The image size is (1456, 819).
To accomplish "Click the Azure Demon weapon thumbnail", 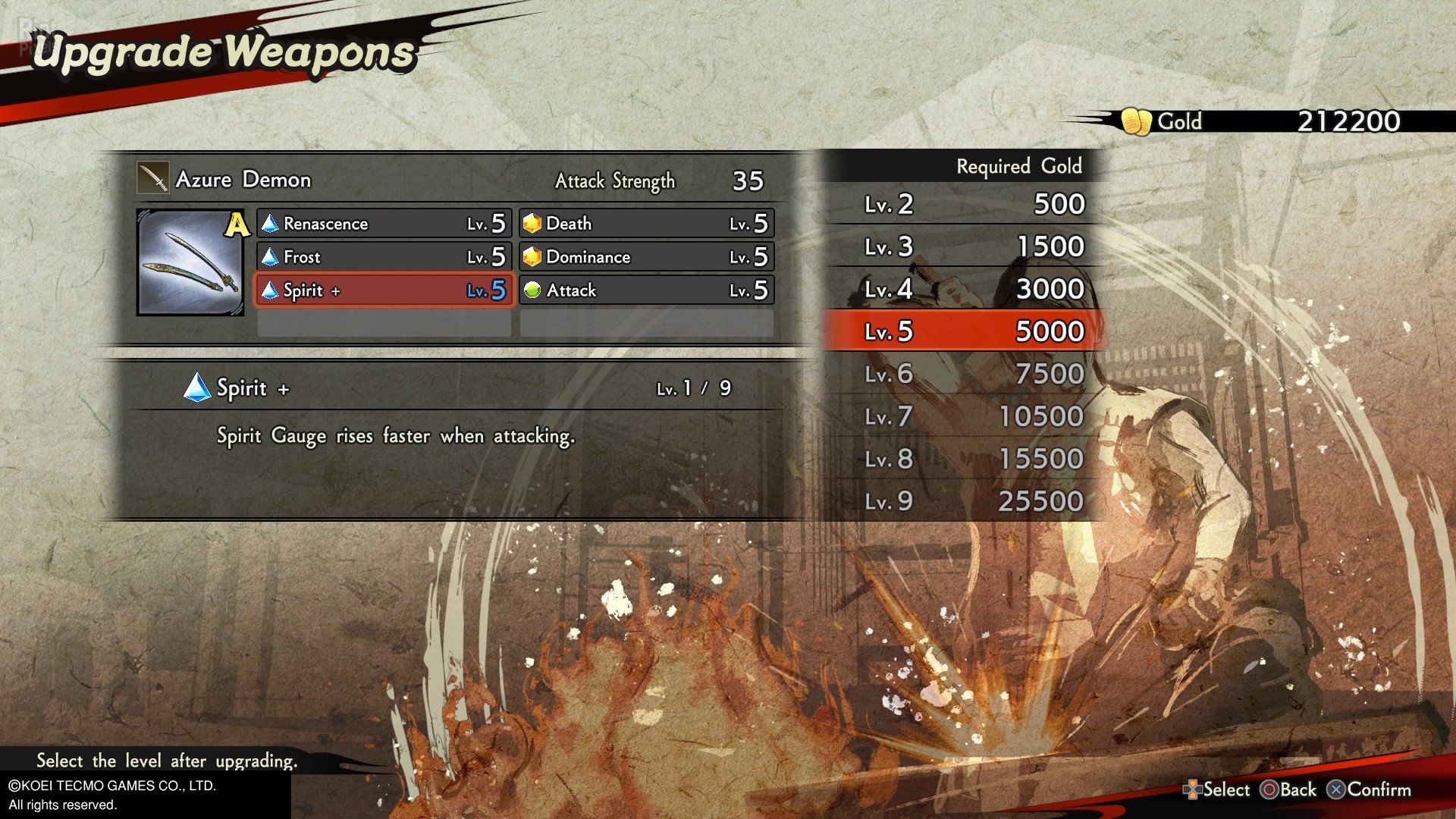I will click(190, 262).
